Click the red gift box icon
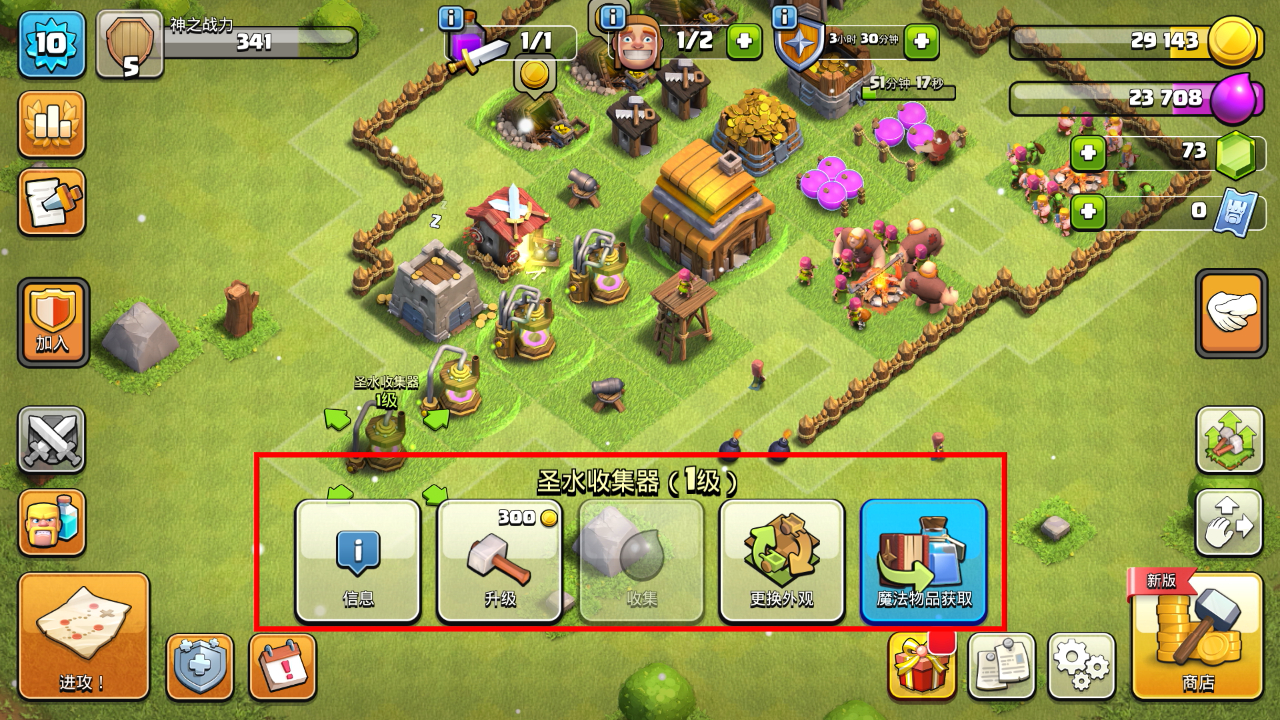Image resolution: width=1280 pixels, height=720 pixels. pos(920,665)
